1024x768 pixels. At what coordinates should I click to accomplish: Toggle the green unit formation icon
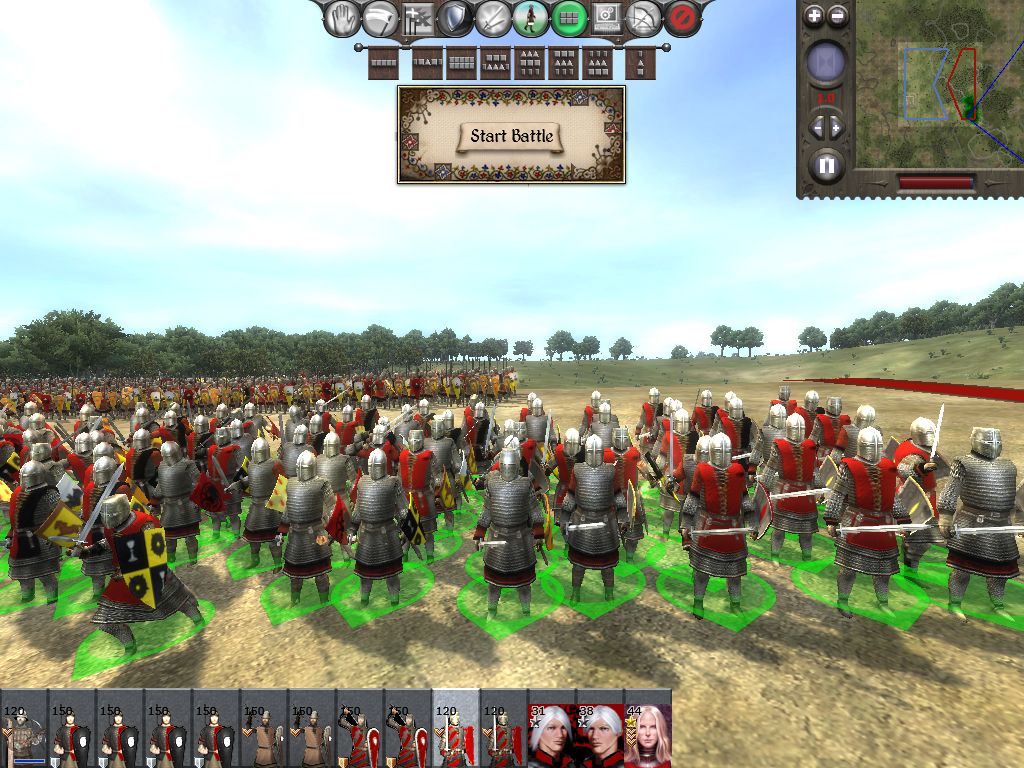click(569, 17)
